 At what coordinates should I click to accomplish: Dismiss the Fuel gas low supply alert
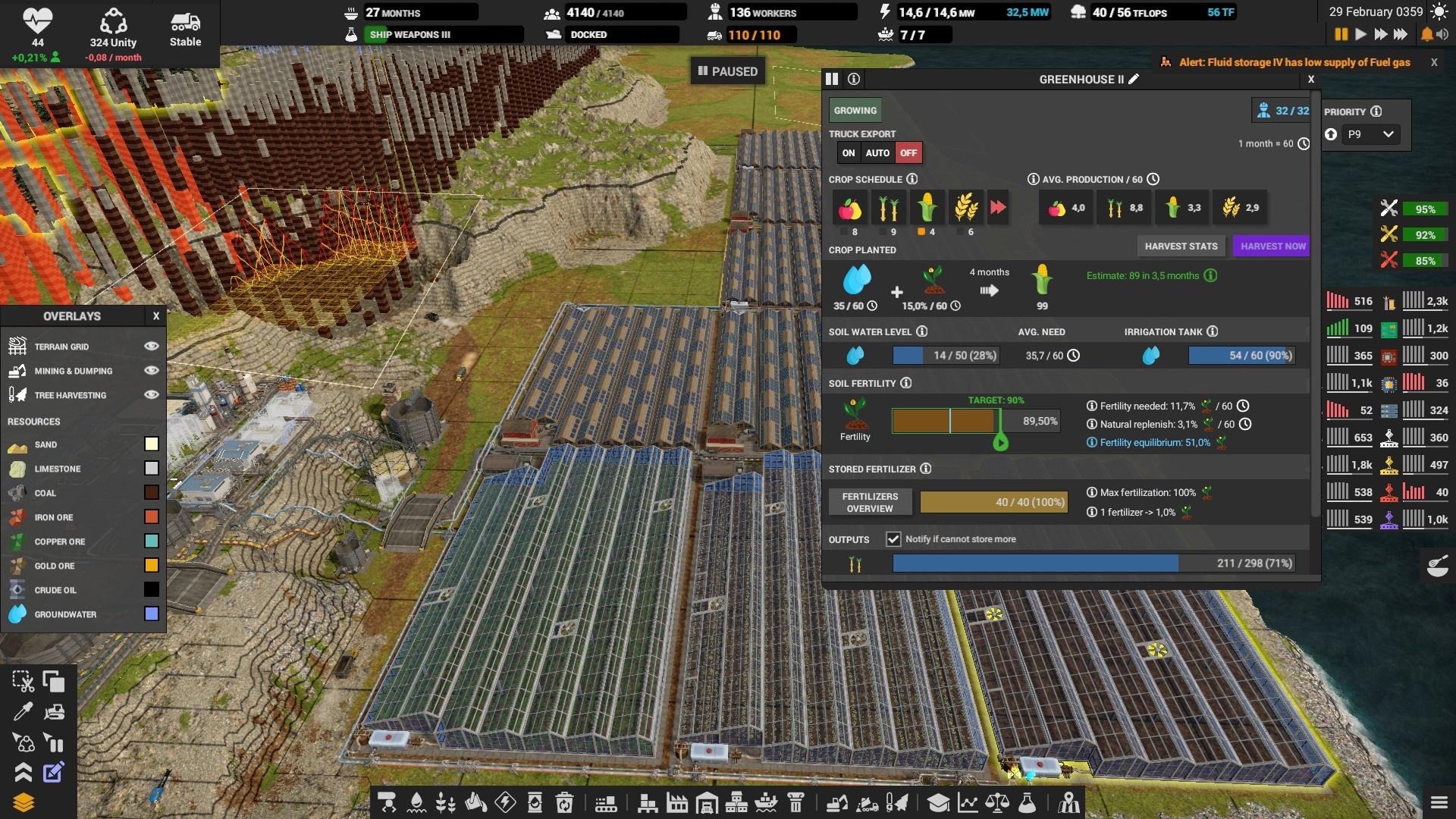1434,63
